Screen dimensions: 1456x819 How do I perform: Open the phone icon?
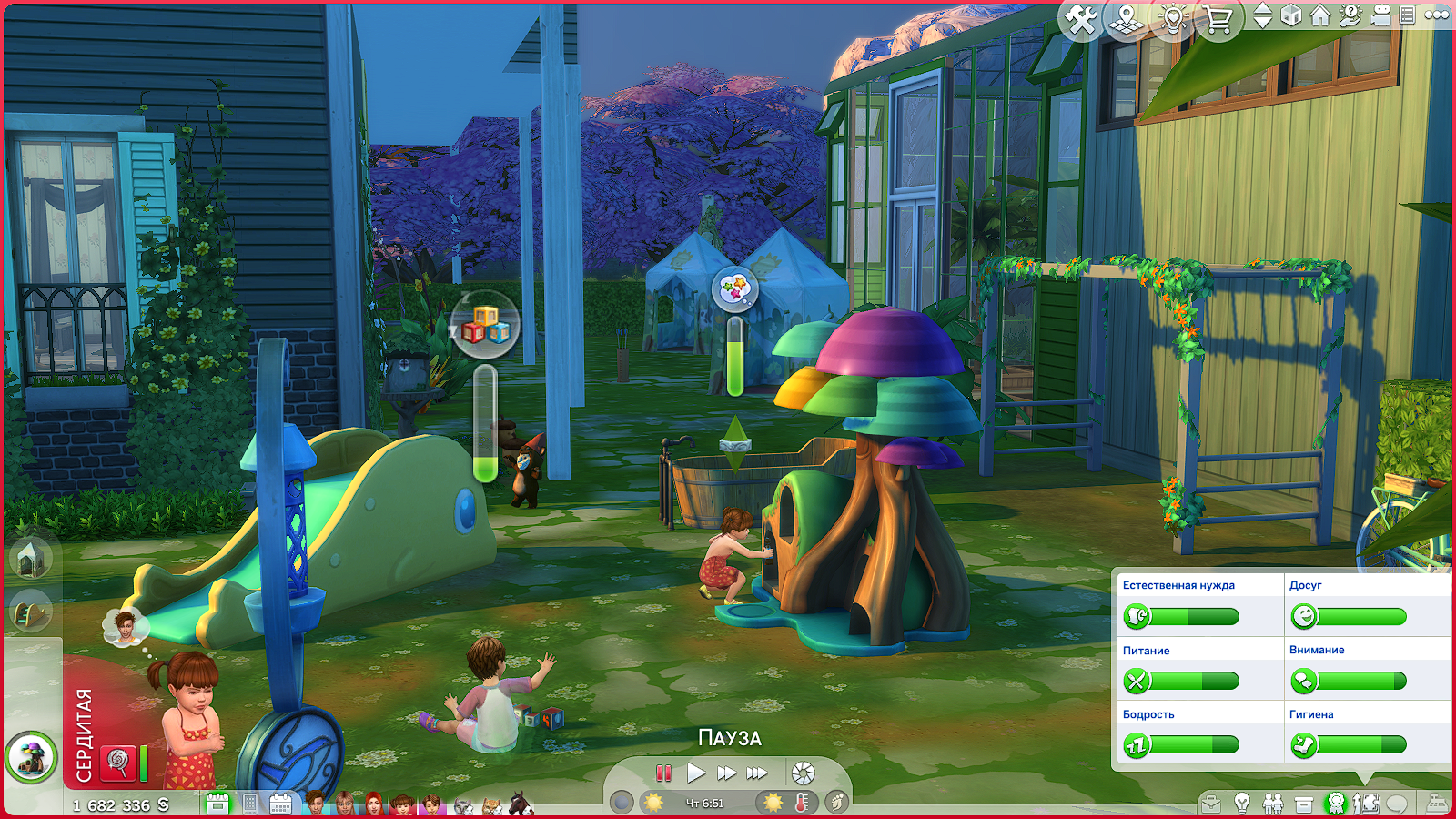(x=250, y=804)
